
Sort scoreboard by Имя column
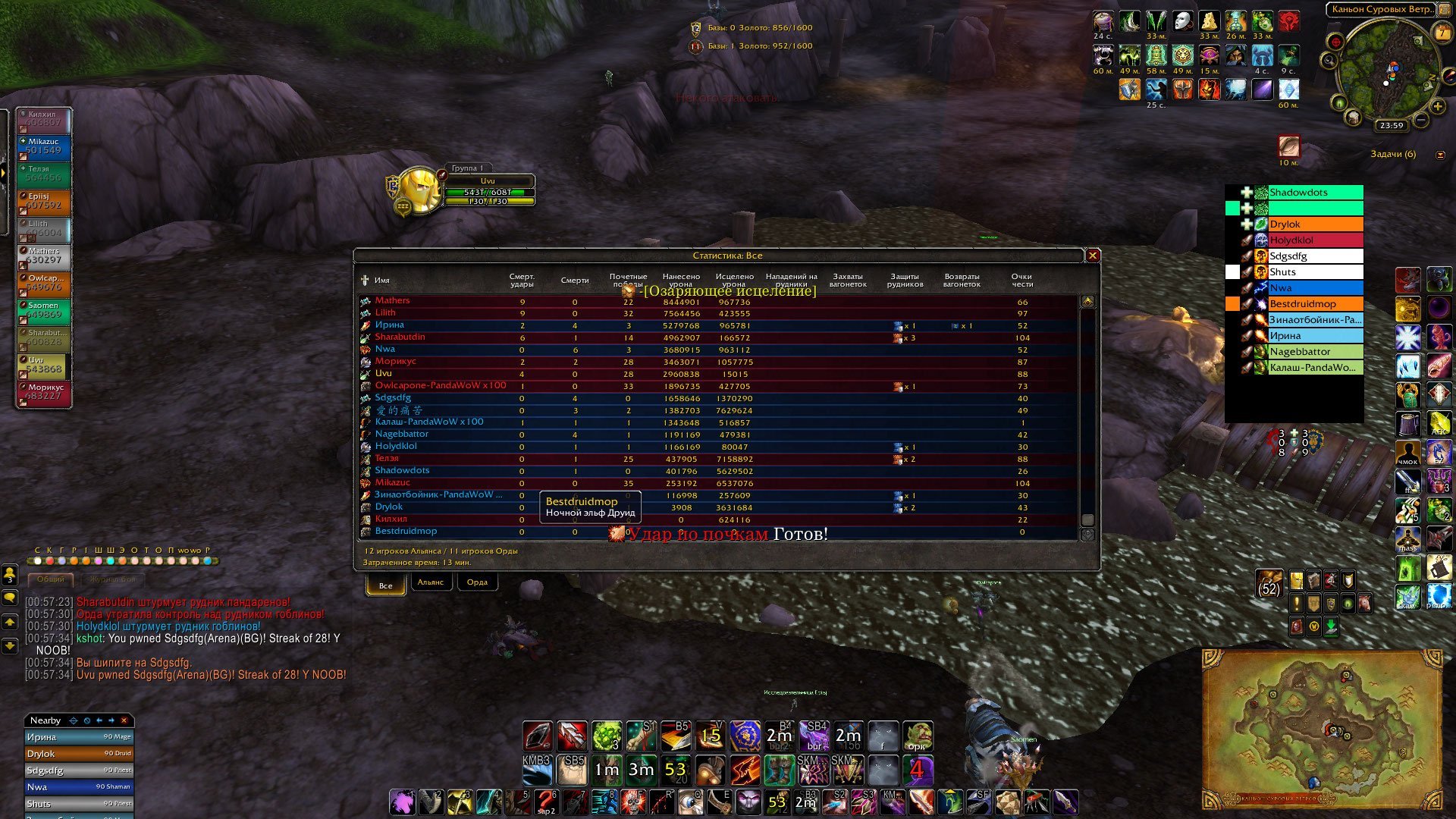(x=381, y=281)
